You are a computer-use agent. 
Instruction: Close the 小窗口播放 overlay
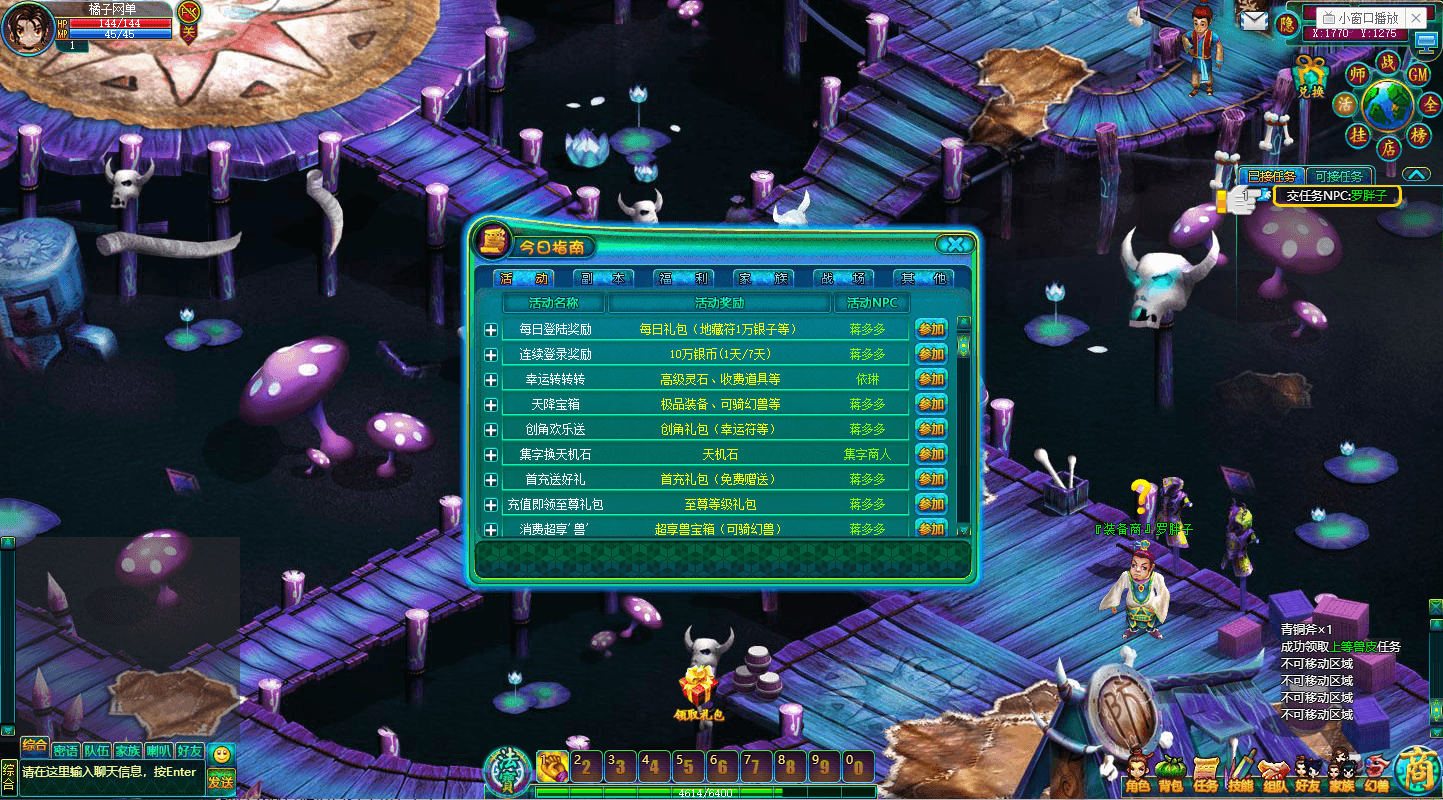(x=1416, y=18)
